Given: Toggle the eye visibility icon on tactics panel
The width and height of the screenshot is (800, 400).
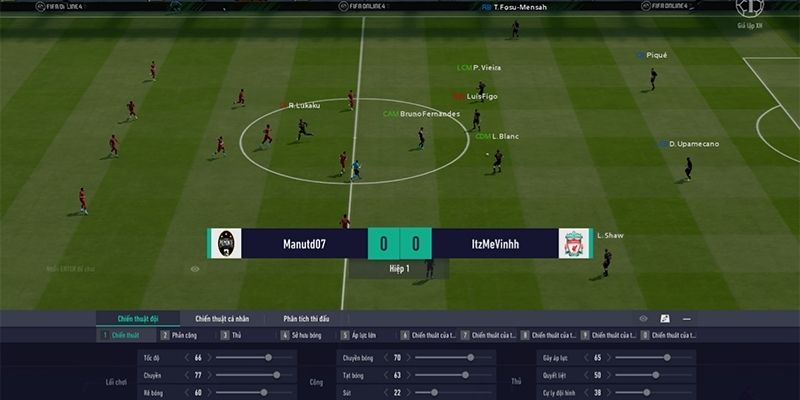Looking at the screenshot, I should 643,318.
